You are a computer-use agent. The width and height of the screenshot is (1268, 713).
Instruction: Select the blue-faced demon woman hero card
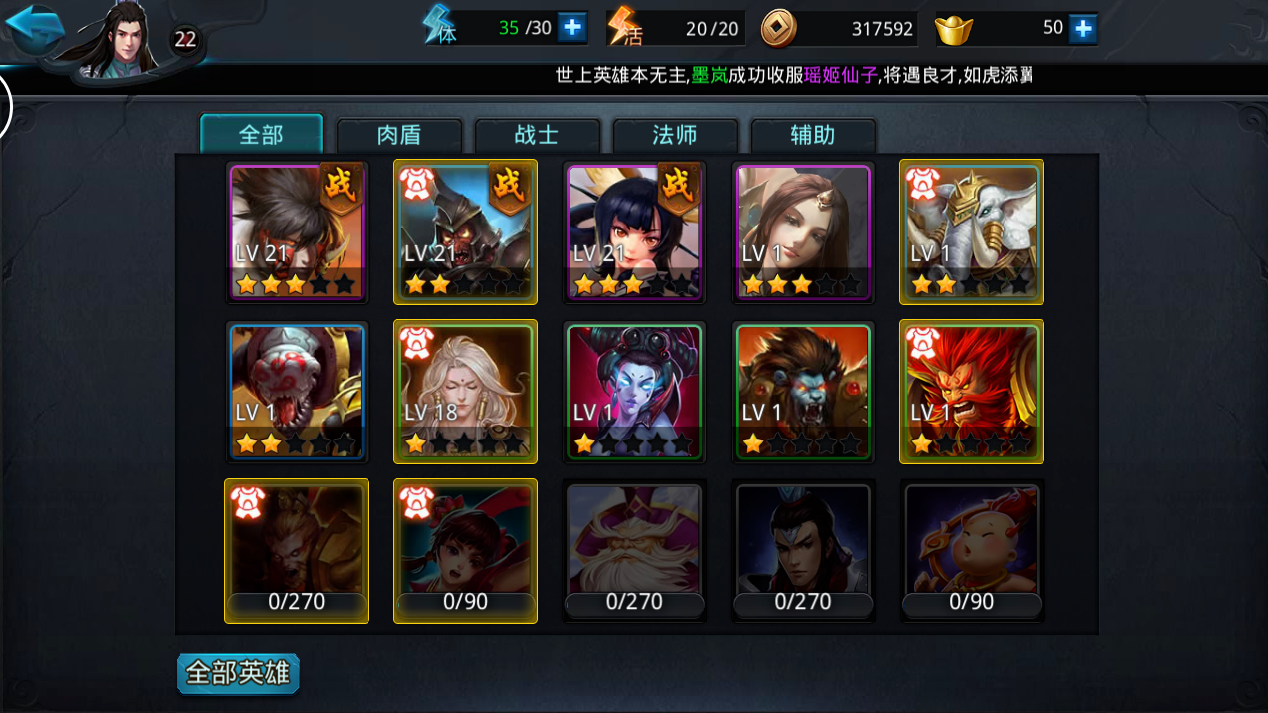634,391
